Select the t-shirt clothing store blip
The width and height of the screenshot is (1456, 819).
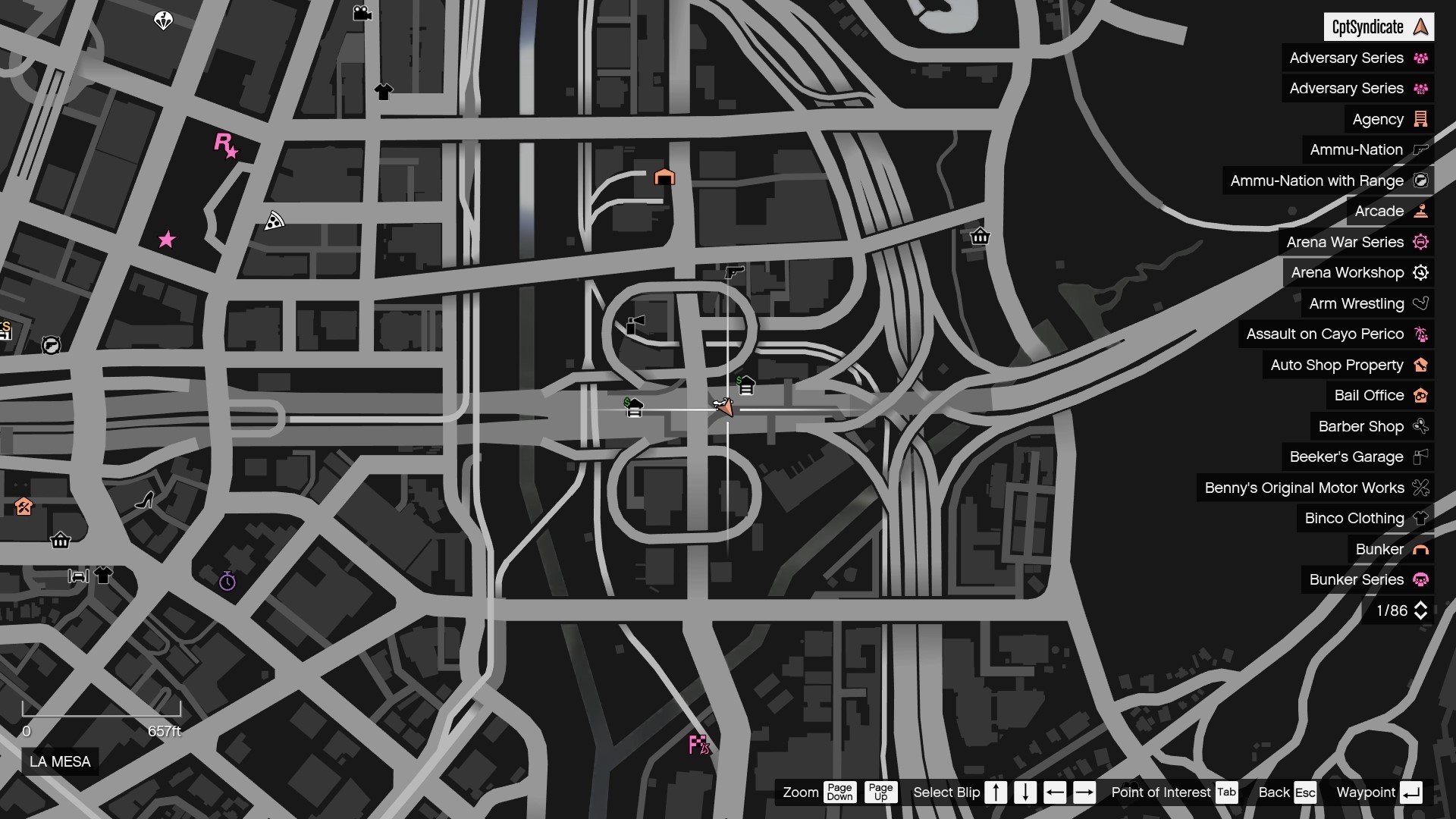pos(384,91)
